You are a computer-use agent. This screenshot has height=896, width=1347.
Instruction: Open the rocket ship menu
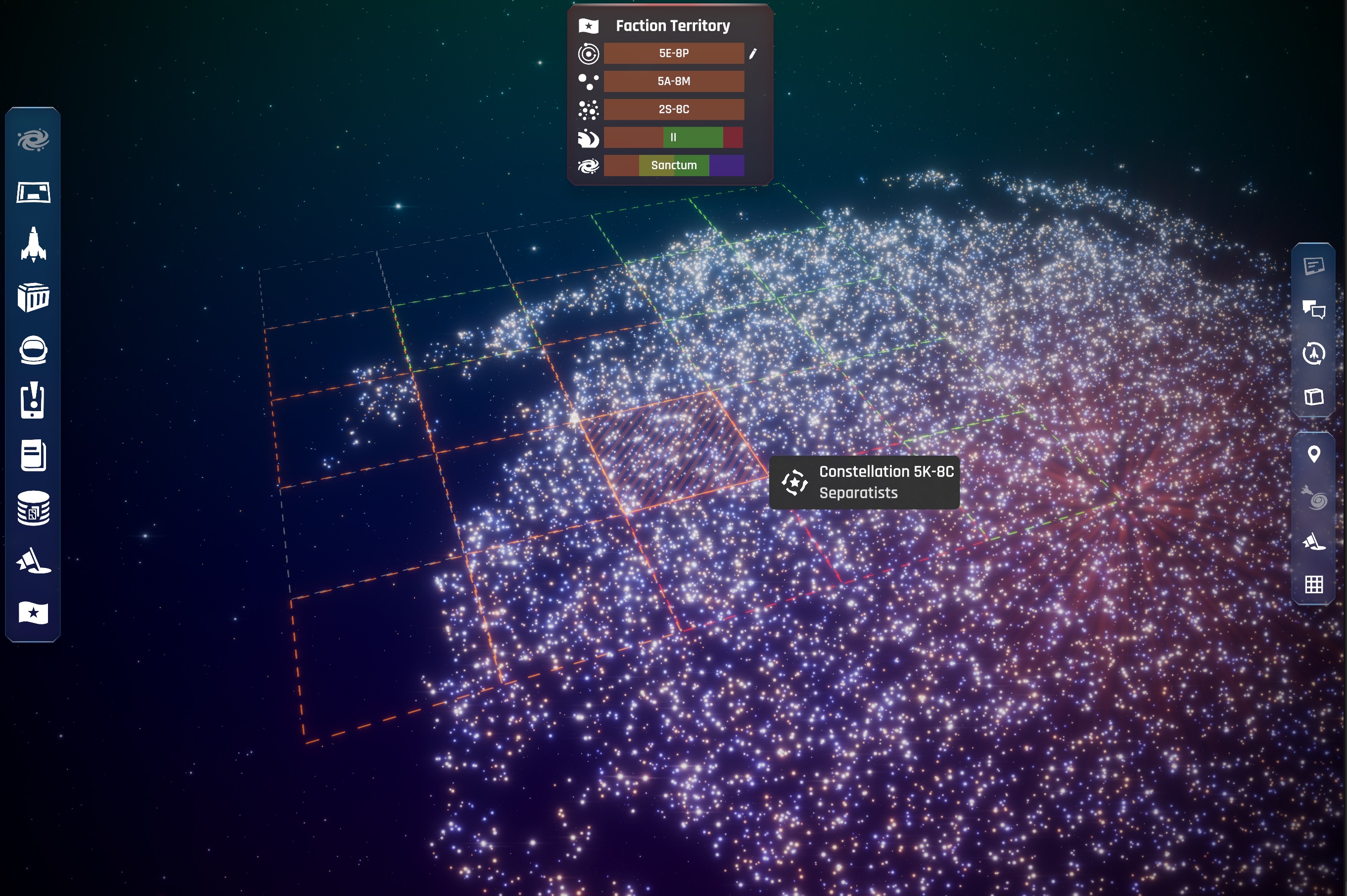tap(33, 244)
